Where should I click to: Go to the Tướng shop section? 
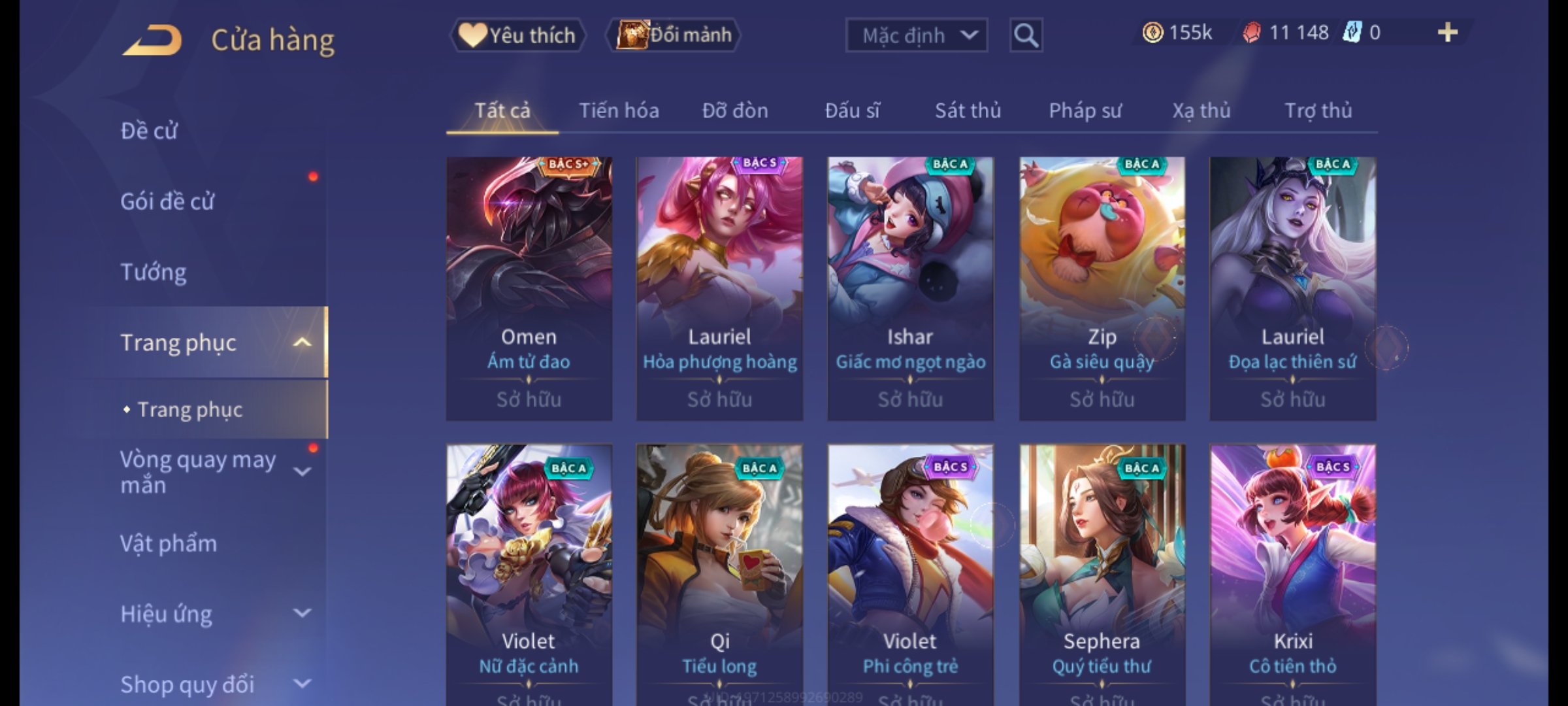154,272
